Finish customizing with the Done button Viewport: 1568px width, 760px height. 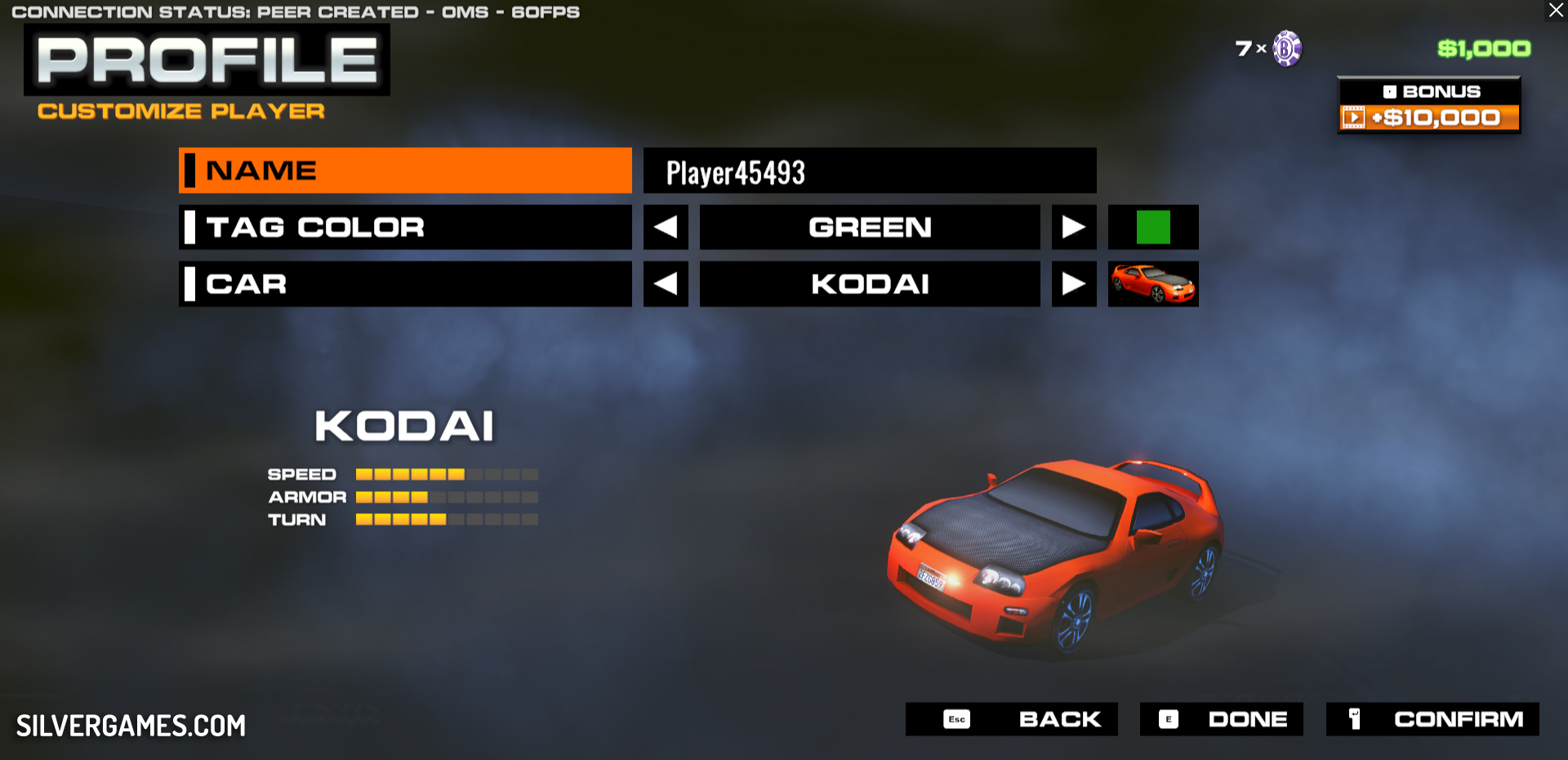(x=1221, y=719)
